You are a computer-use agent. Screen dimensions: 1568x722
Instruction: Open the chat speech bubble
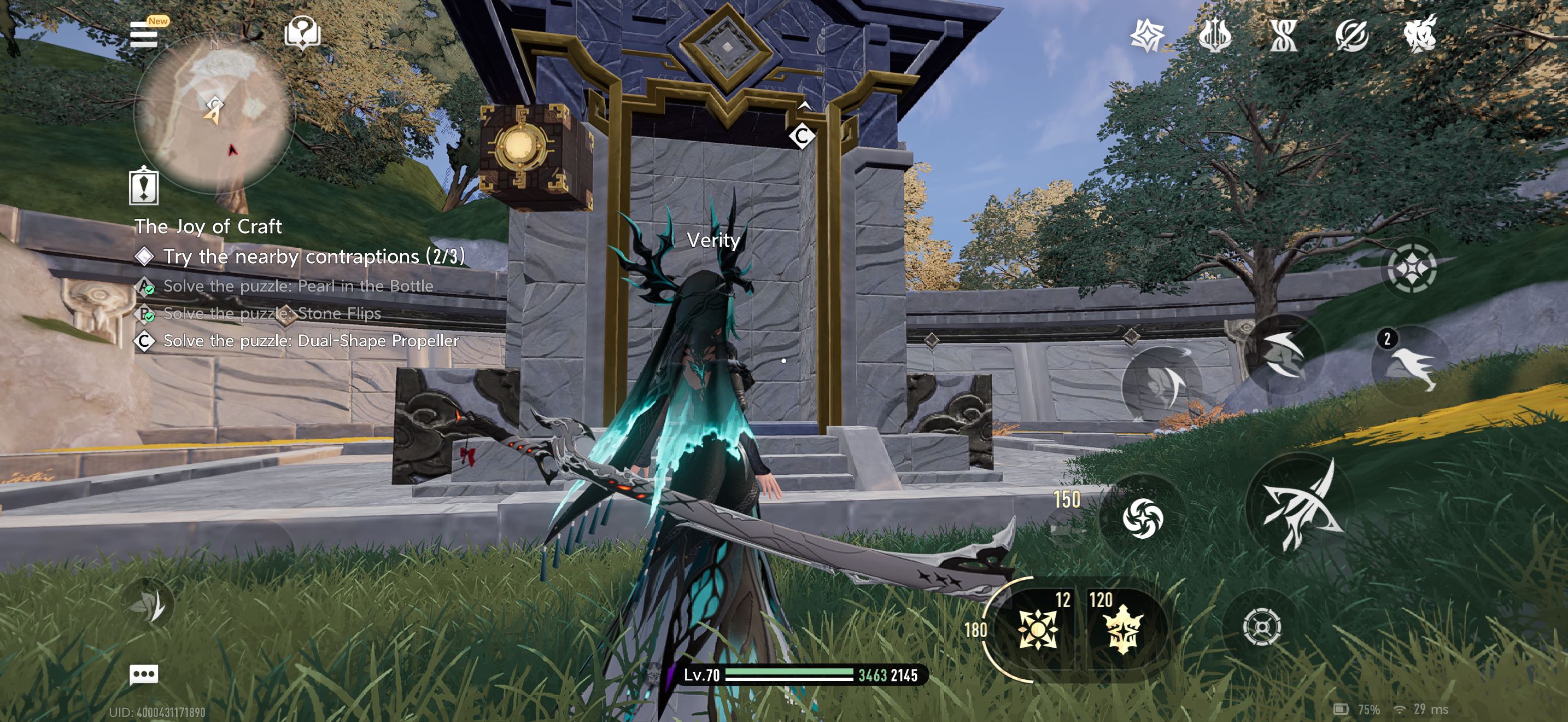pyautogui.click(x=144, y=674)
